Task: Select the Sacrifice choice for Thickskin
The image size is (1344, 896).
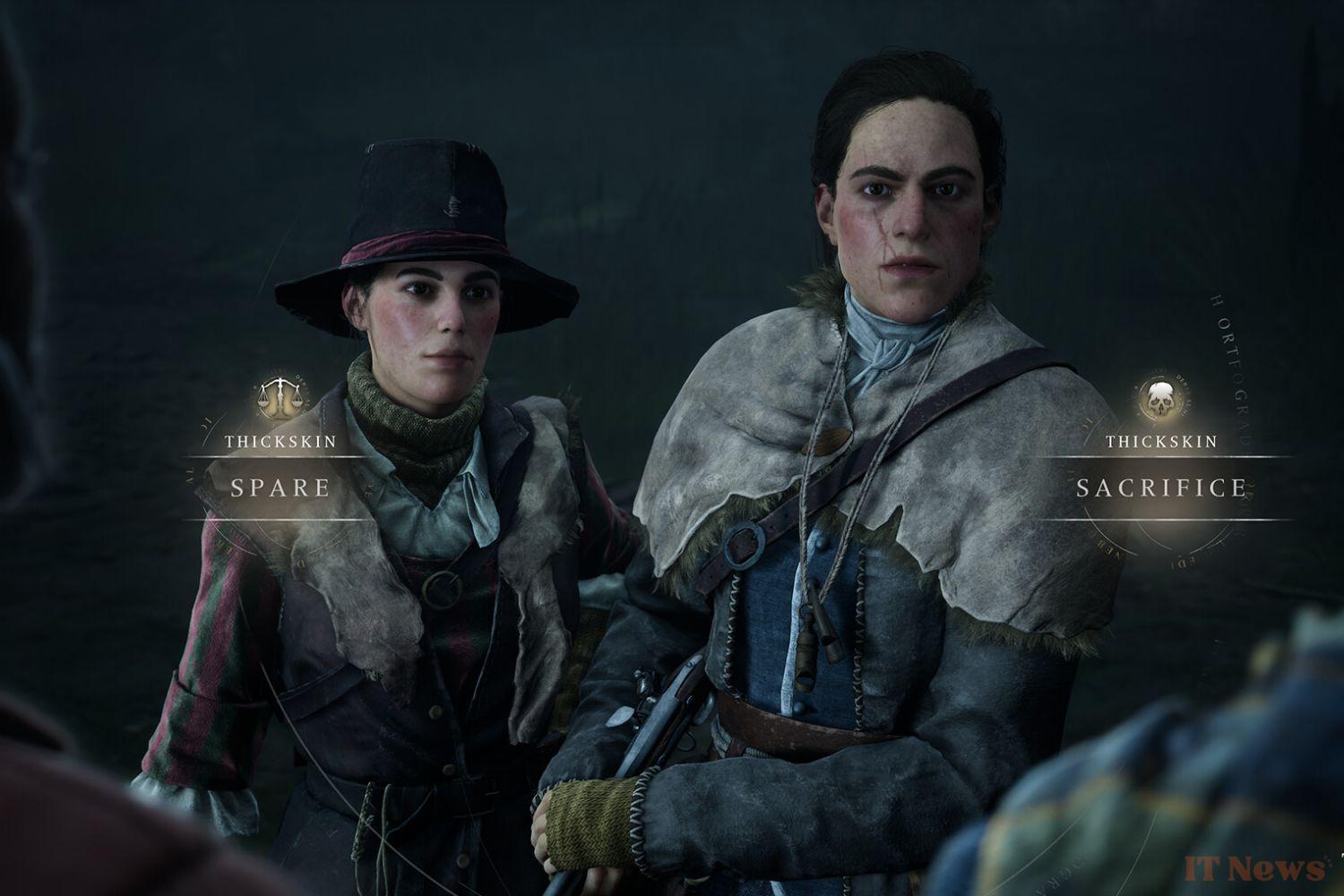Action: (1161, 487)
